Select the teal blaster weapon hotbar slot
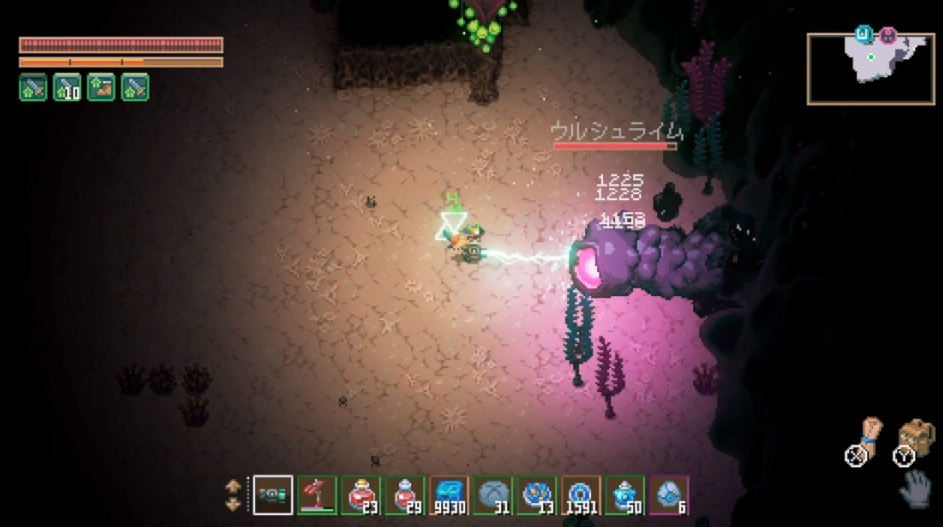Screen dimensions: 943x527 tap(273, 494)
